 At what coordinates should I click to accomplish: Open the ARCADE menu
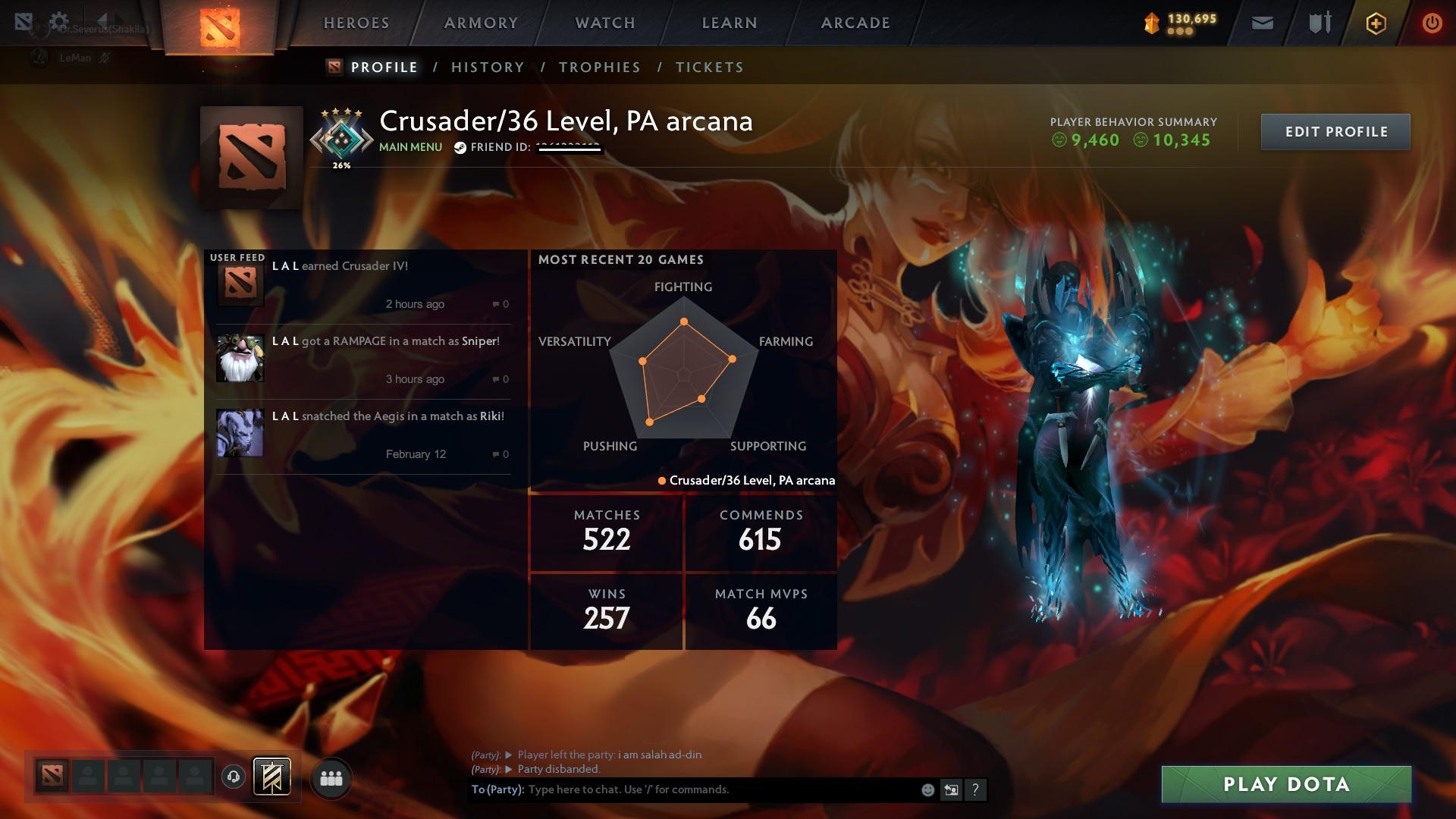855,23
